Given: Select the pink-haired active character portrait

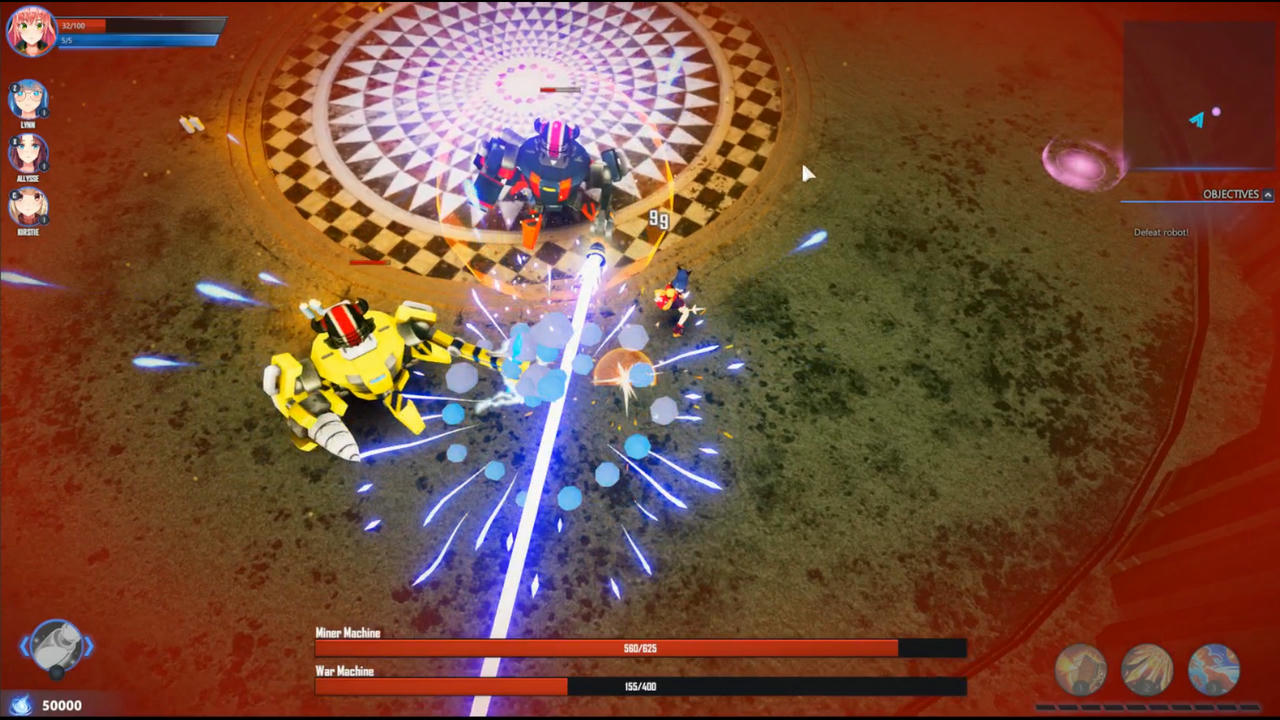Looking at the screenshot, I should [x=30, y=30].
